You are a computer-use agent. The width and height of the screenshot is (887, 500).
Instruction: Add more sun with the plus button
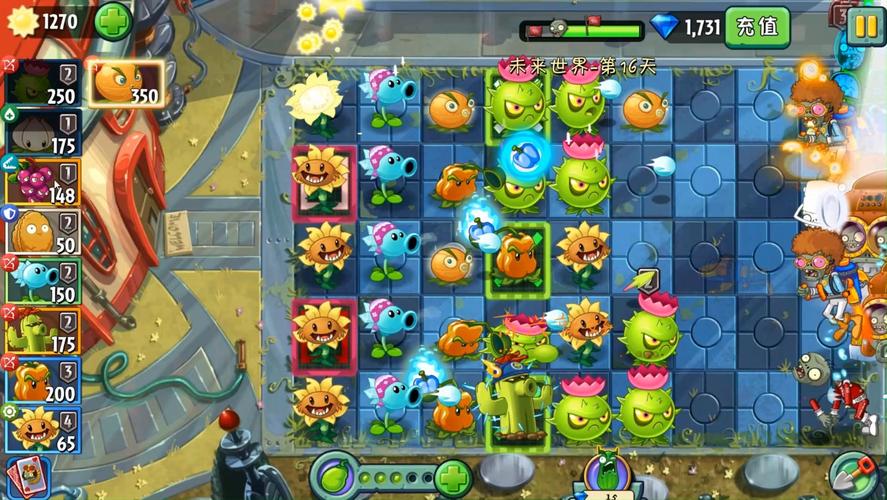(x=113, y=21)
